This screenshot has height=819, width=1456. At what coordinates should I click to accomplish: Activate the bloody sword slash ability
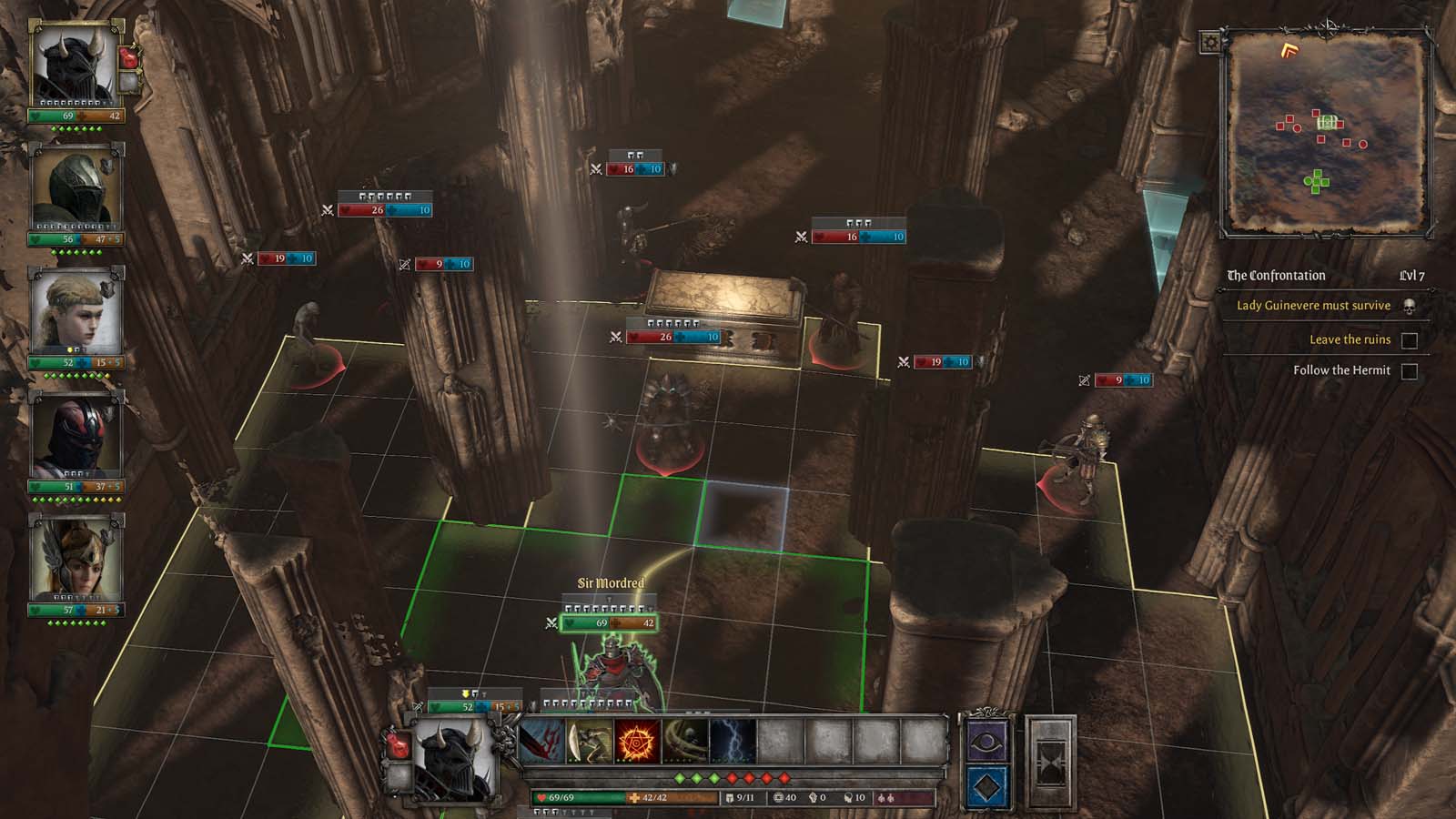(x=542, y=742)
